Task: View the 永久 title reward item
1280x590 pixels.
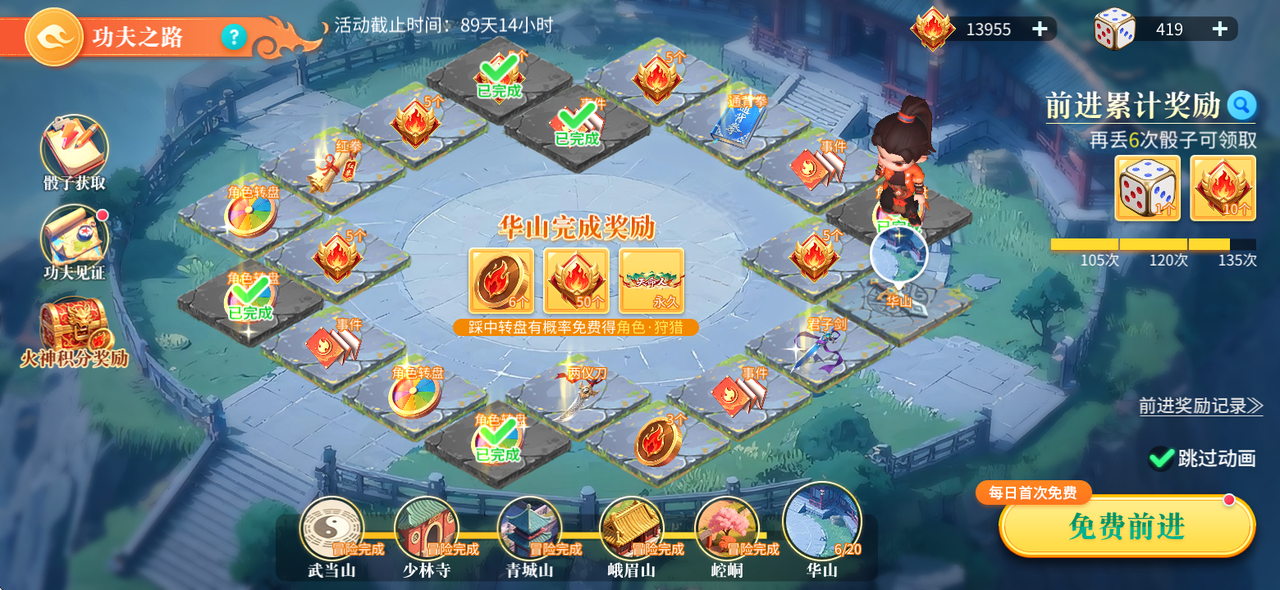Action: click(651, 281)
